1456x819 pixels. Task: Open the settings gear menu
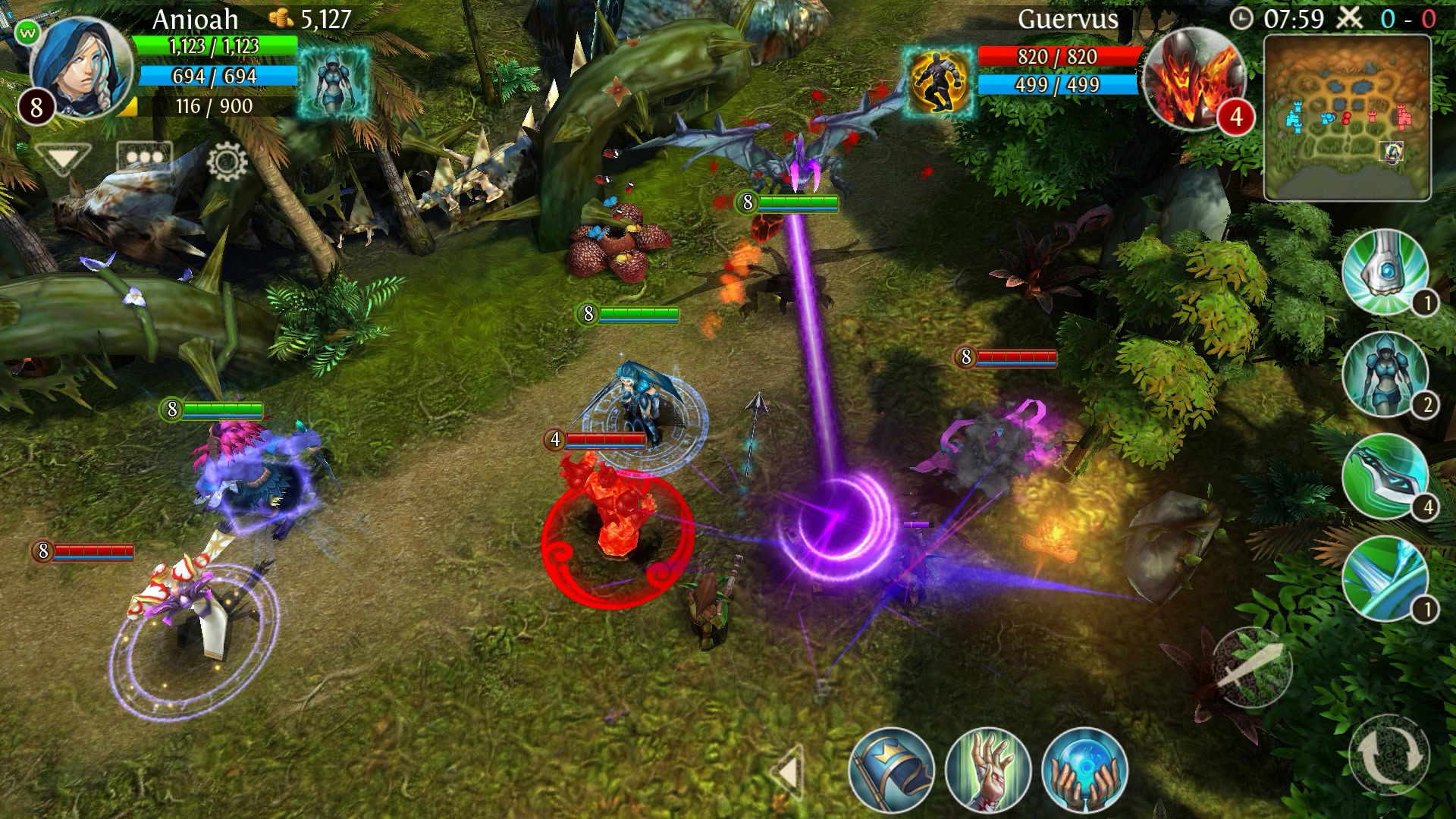click(x=226, y=162)
